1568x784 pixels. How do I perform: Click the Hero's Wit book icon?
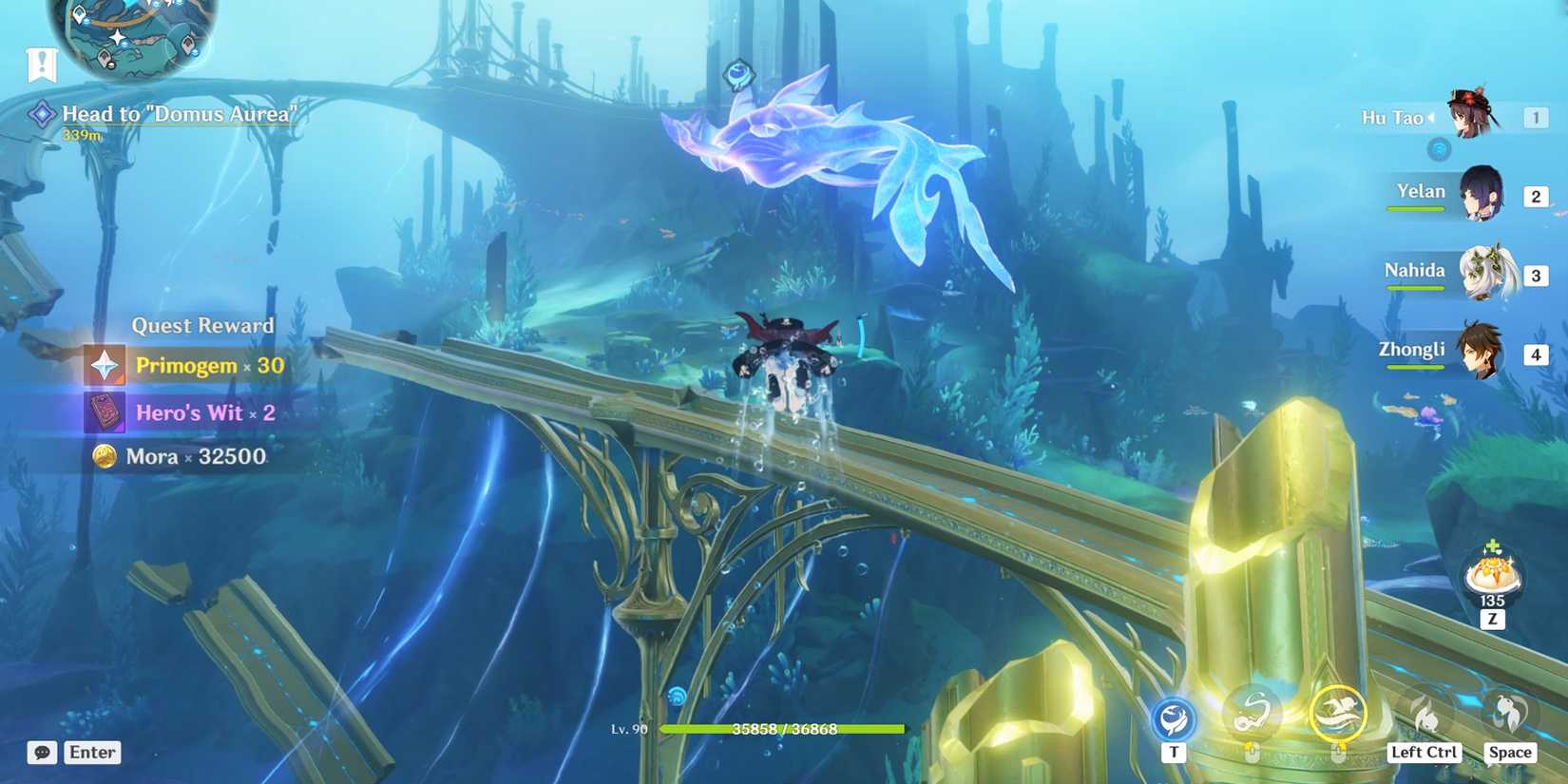(x=105, y=411)
